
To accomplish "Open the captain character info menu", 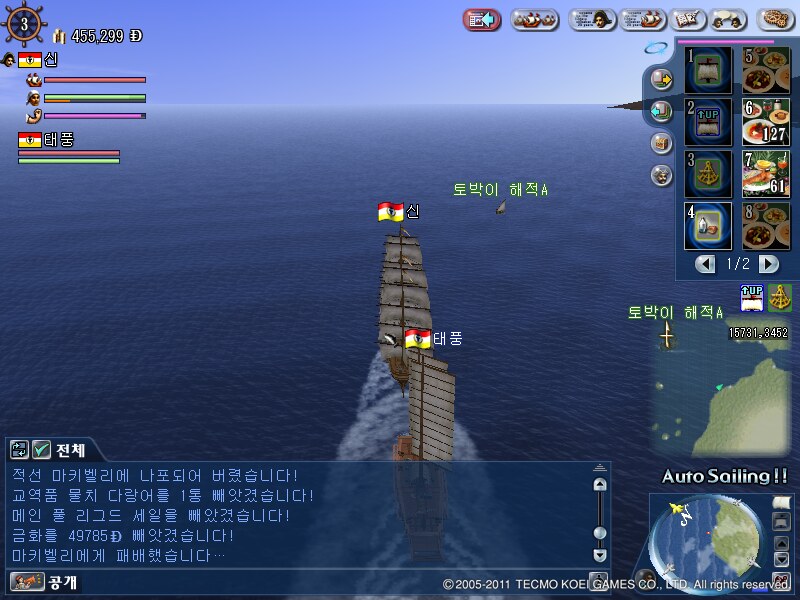I will point(592,19).
